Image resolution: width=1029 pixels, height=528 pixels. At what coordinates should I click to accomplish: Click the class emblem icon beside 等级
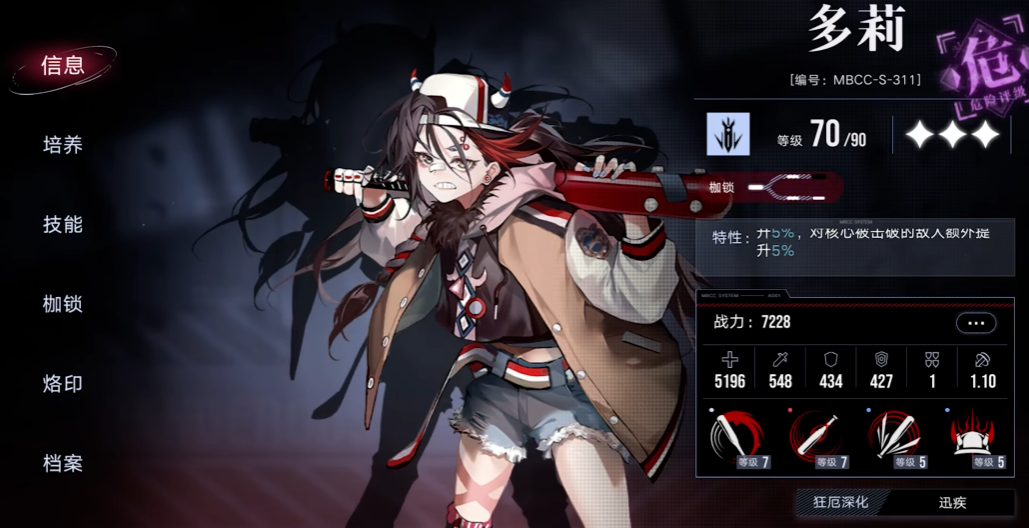(728, 134)
